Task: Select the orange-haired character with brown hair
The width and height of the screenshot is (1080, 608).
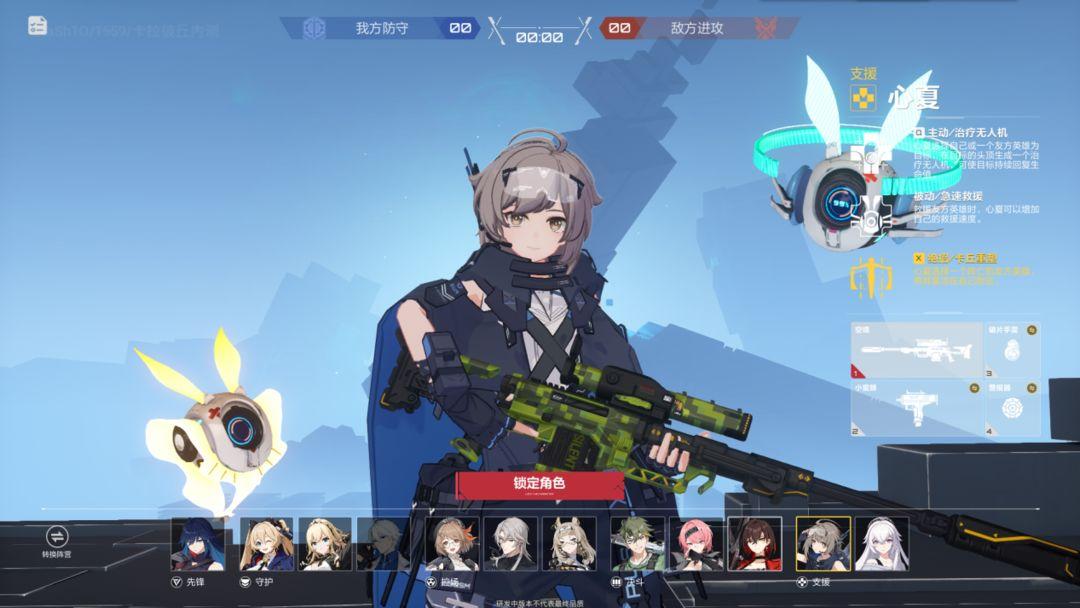Action: pyautogui.click(x=452, y=543)
